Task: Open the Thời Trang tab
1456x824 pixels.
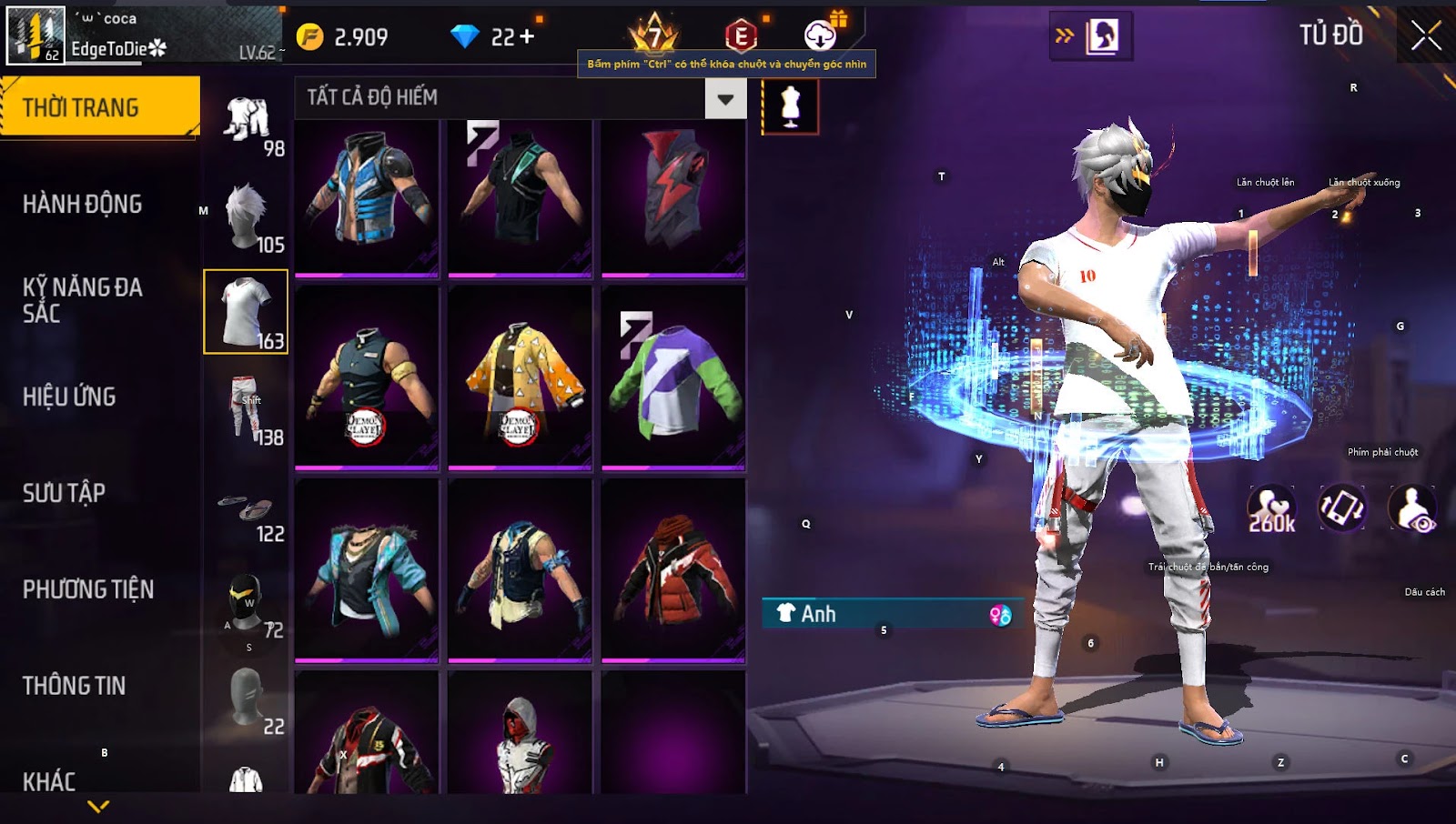Action: coord(99,107)
